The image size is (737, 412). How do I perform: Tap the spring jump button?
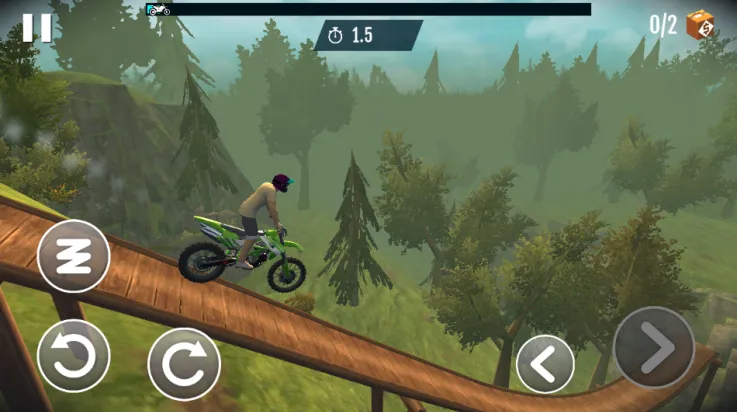pyautogui.click(x=73, y=256)
